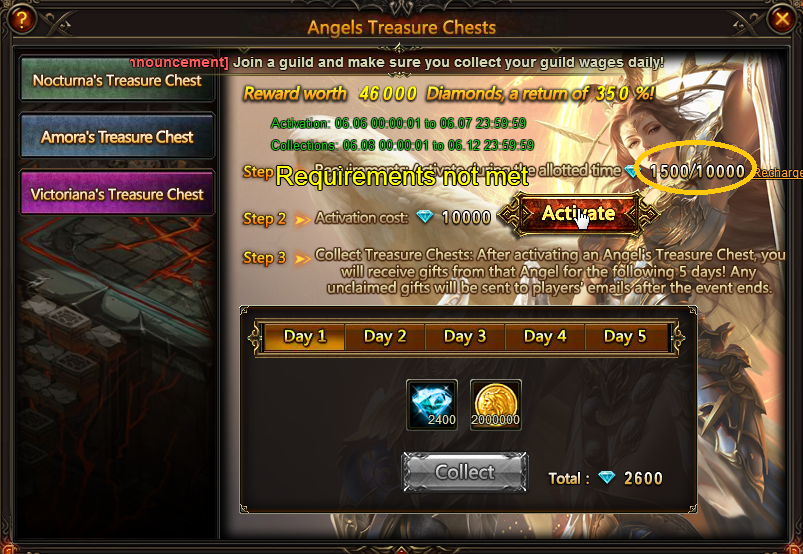803x554 pixels.
Task: Select Nocturna's Treasure Chest
Action: (x=117, y=80)
